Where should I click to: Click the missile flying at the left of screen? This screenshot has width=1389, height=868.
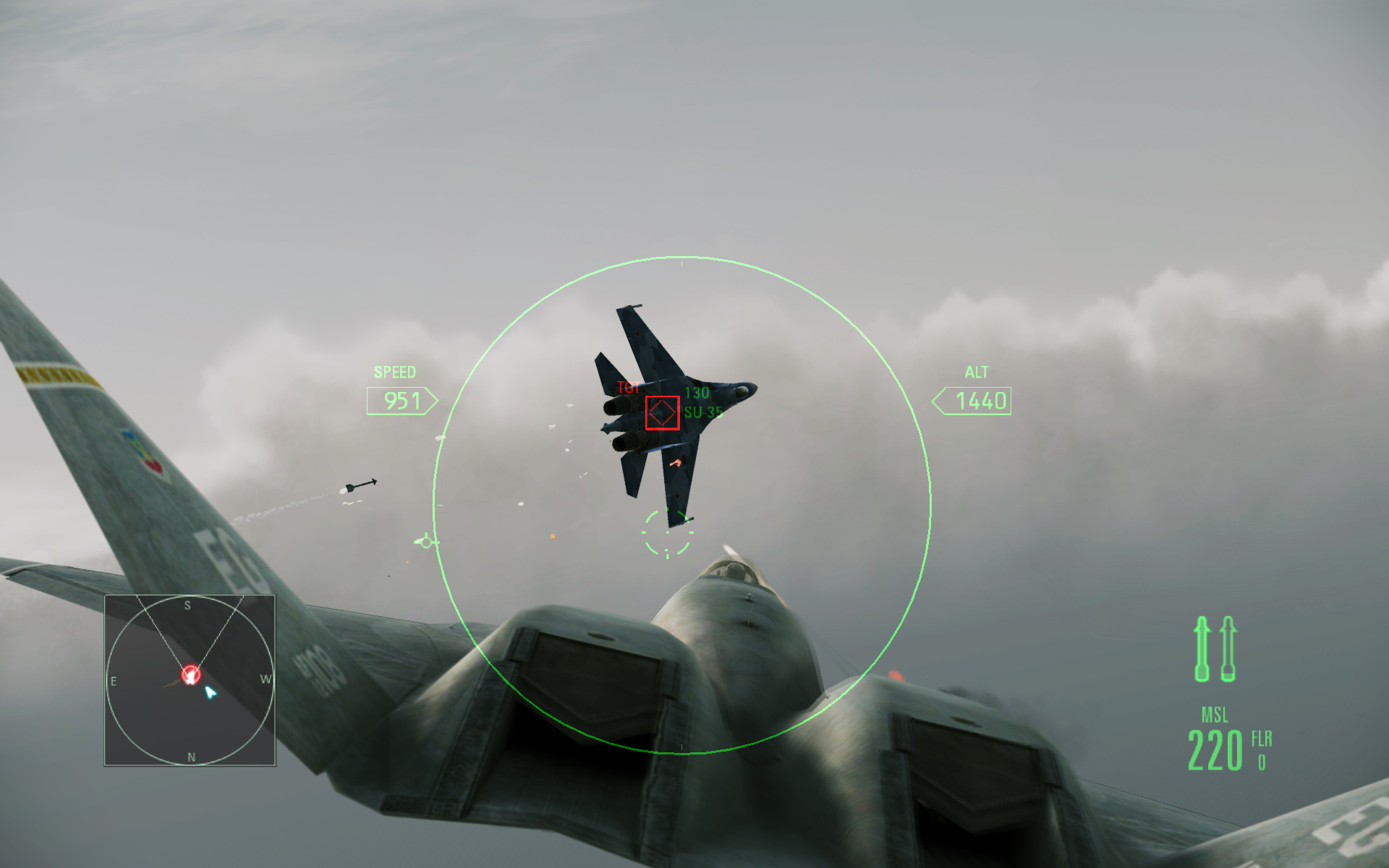360,486
